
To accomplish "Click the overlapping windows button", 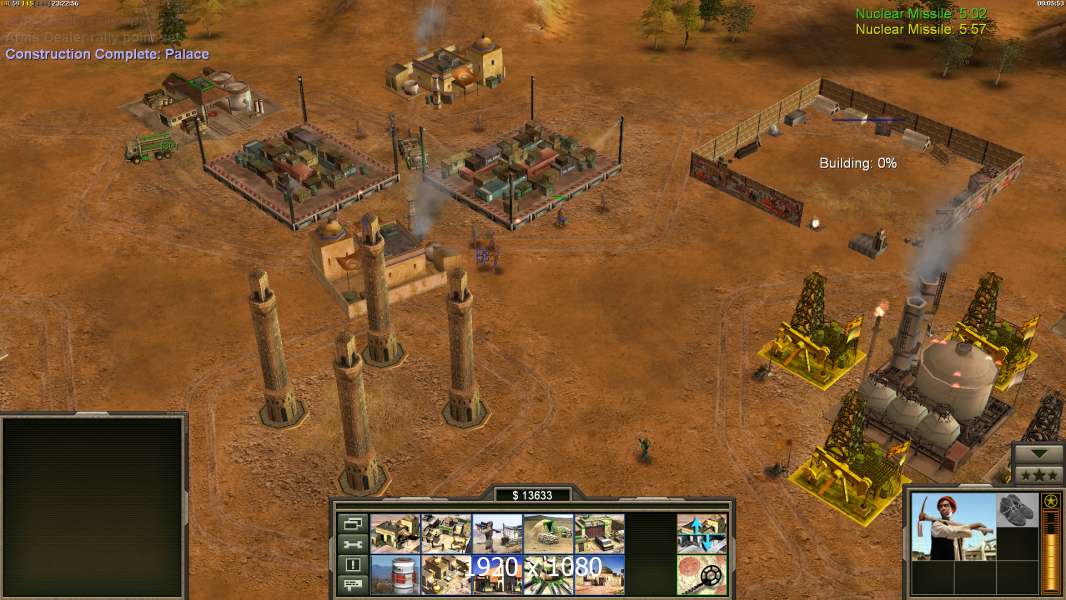I will point(352,523).
